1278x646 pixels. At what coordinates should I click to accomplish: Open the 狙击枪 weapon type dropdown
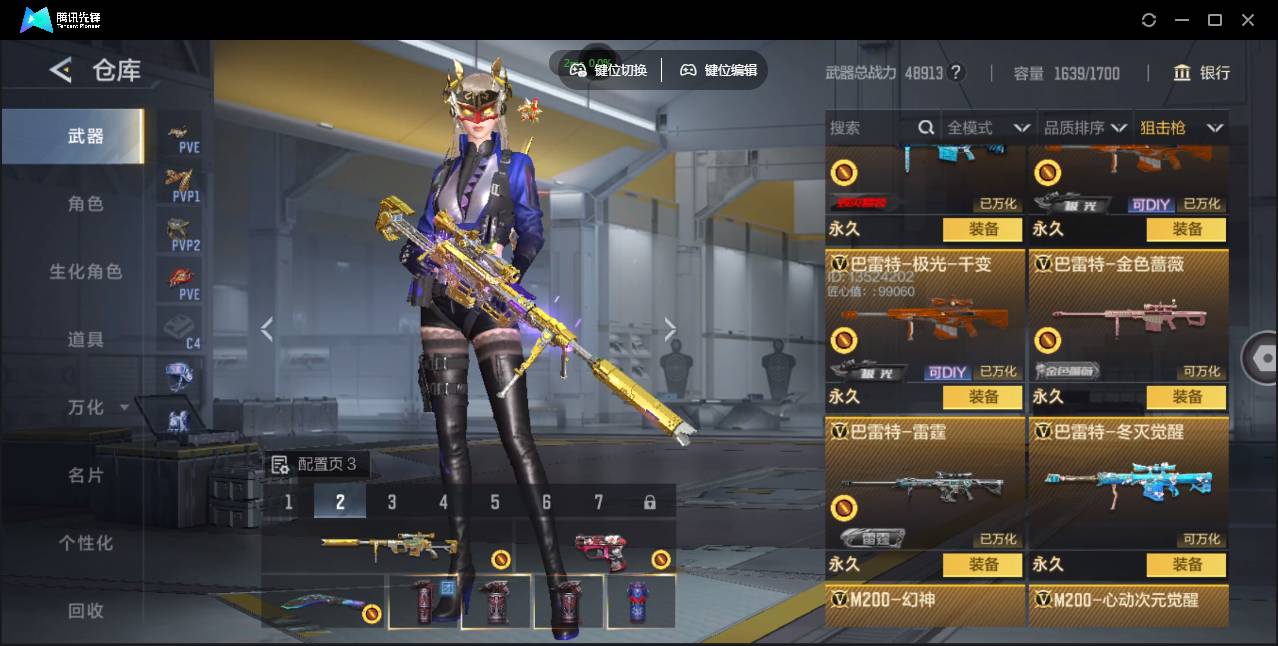1181,128
